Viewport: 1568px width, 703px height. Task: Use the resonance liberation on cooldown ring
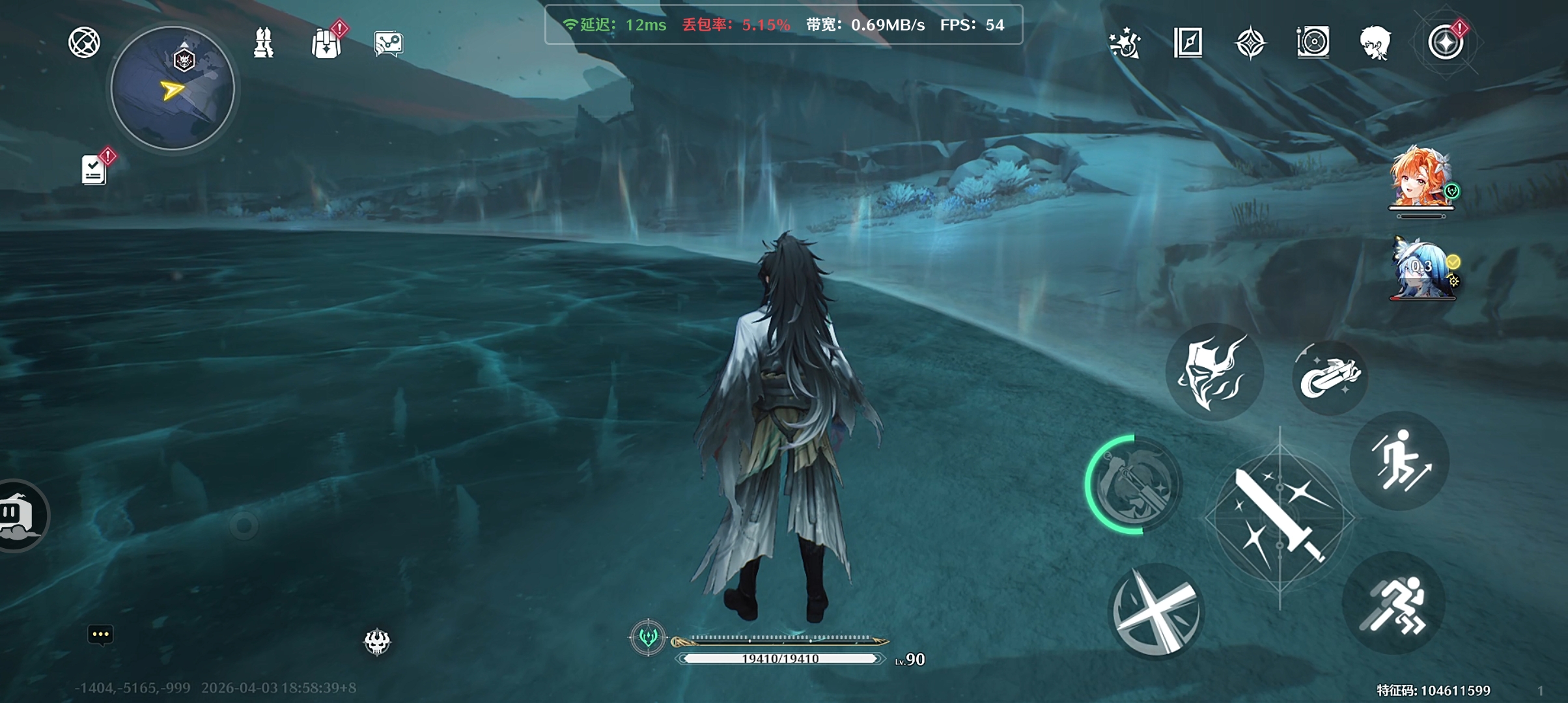point(1134,485)
